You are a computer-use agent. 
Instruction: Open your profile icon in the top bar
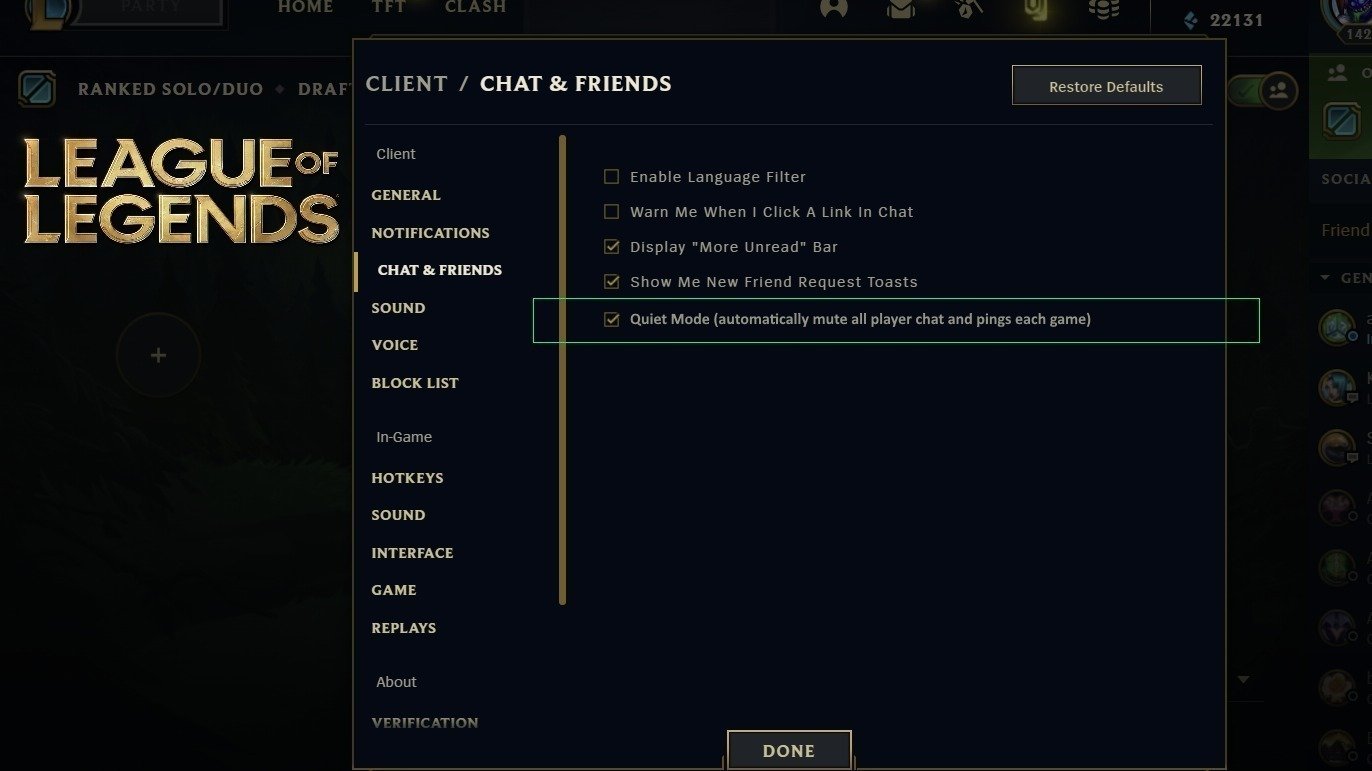pos(833,9)
